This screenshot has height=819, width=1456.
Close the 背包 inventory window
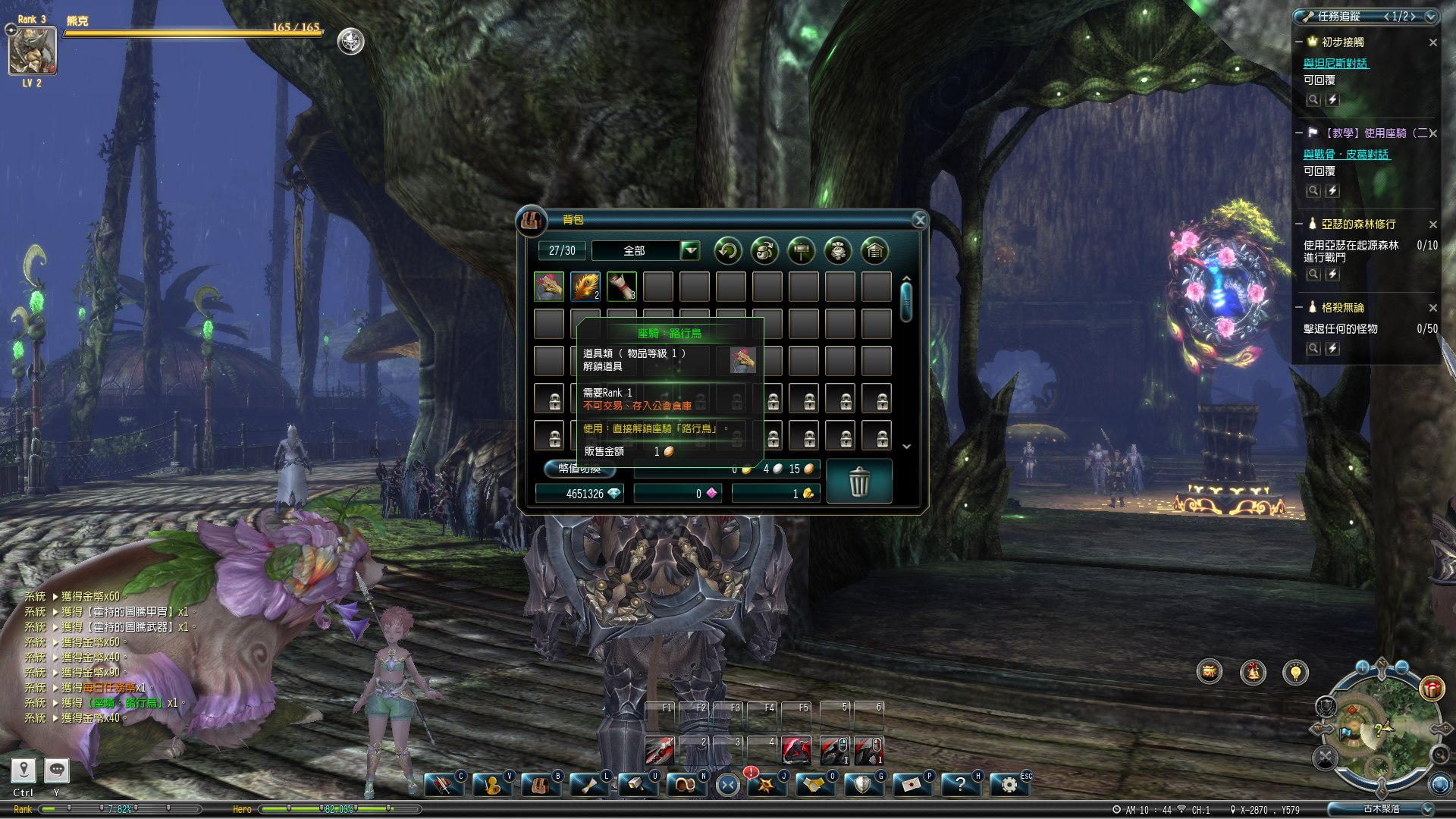pos(919,220)
